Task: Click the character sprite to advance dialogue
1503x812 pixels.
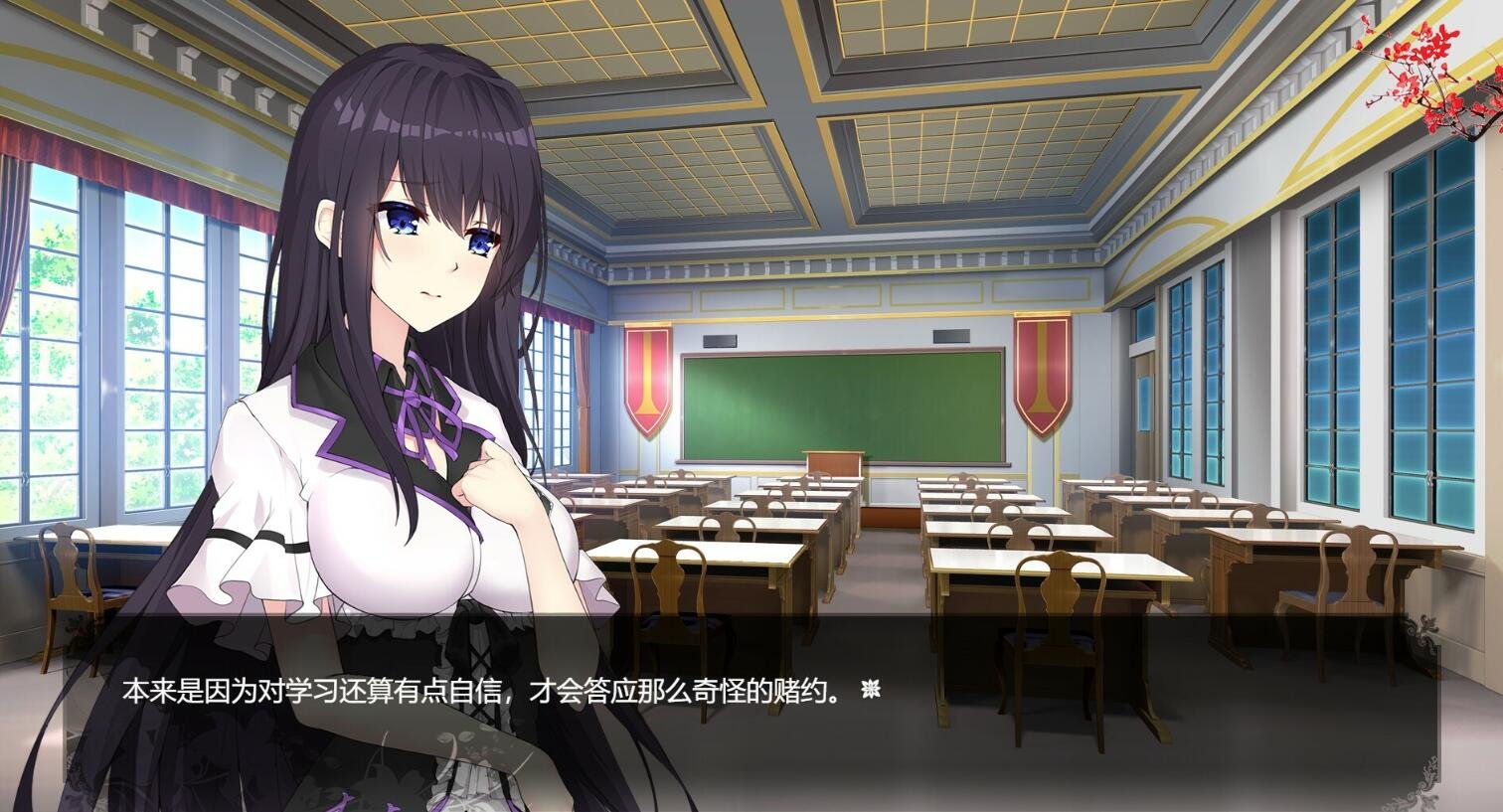Action: coord(398,398)
